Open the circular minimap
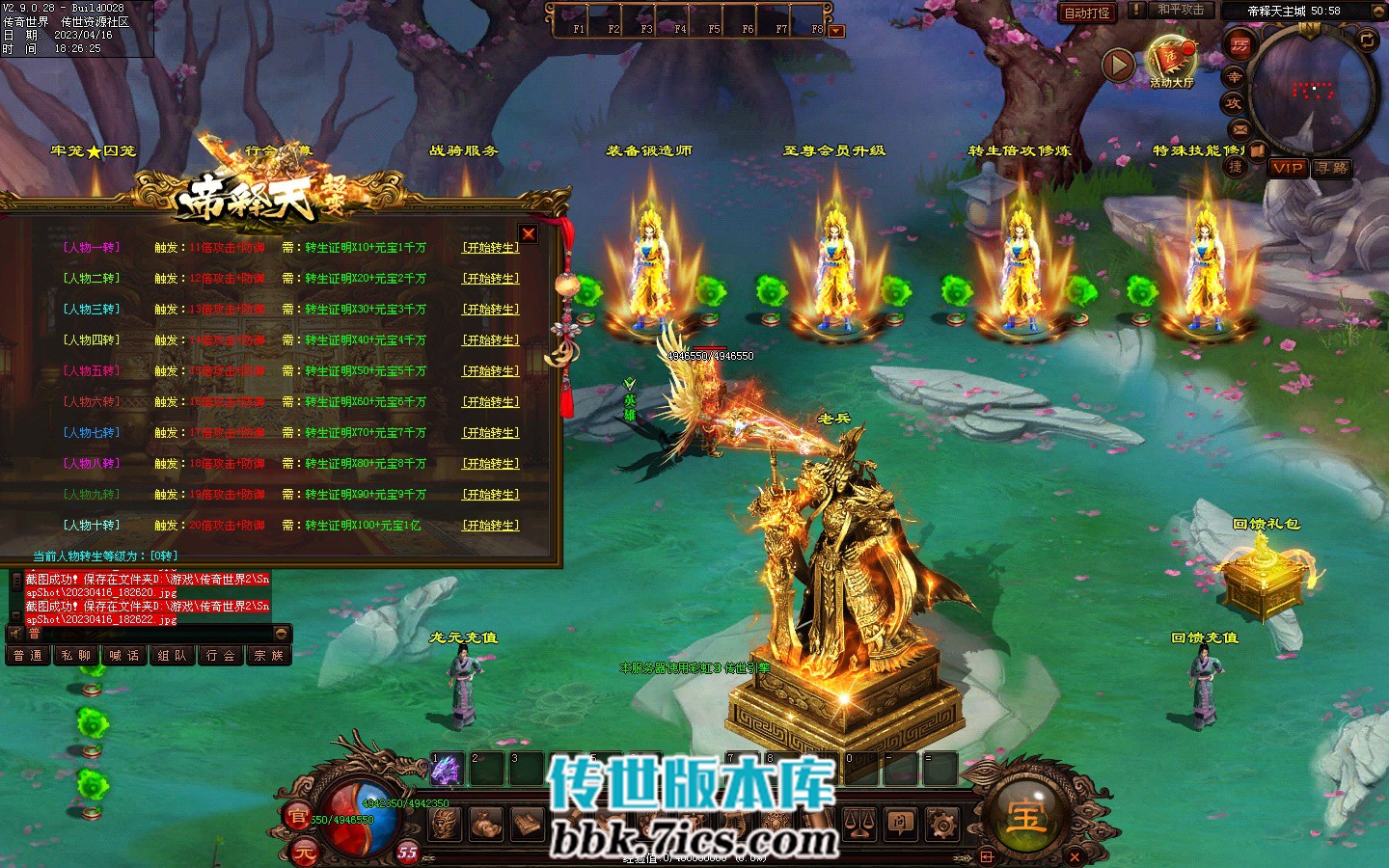This screenshot has width=1389, height=868. [x=1310, y=92]
